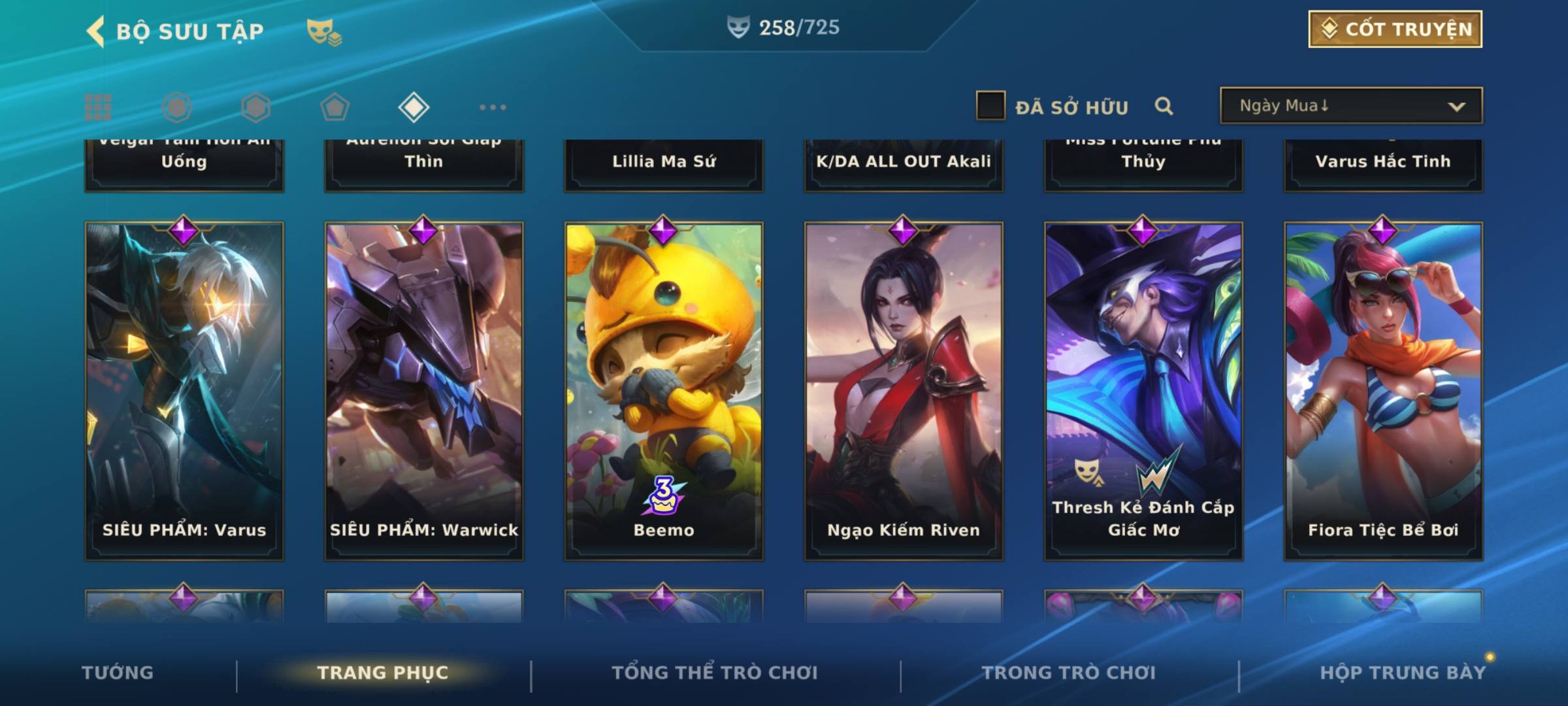Go back from Bộ Sưu Tập
1568x706 pixels.
point(97,31)
